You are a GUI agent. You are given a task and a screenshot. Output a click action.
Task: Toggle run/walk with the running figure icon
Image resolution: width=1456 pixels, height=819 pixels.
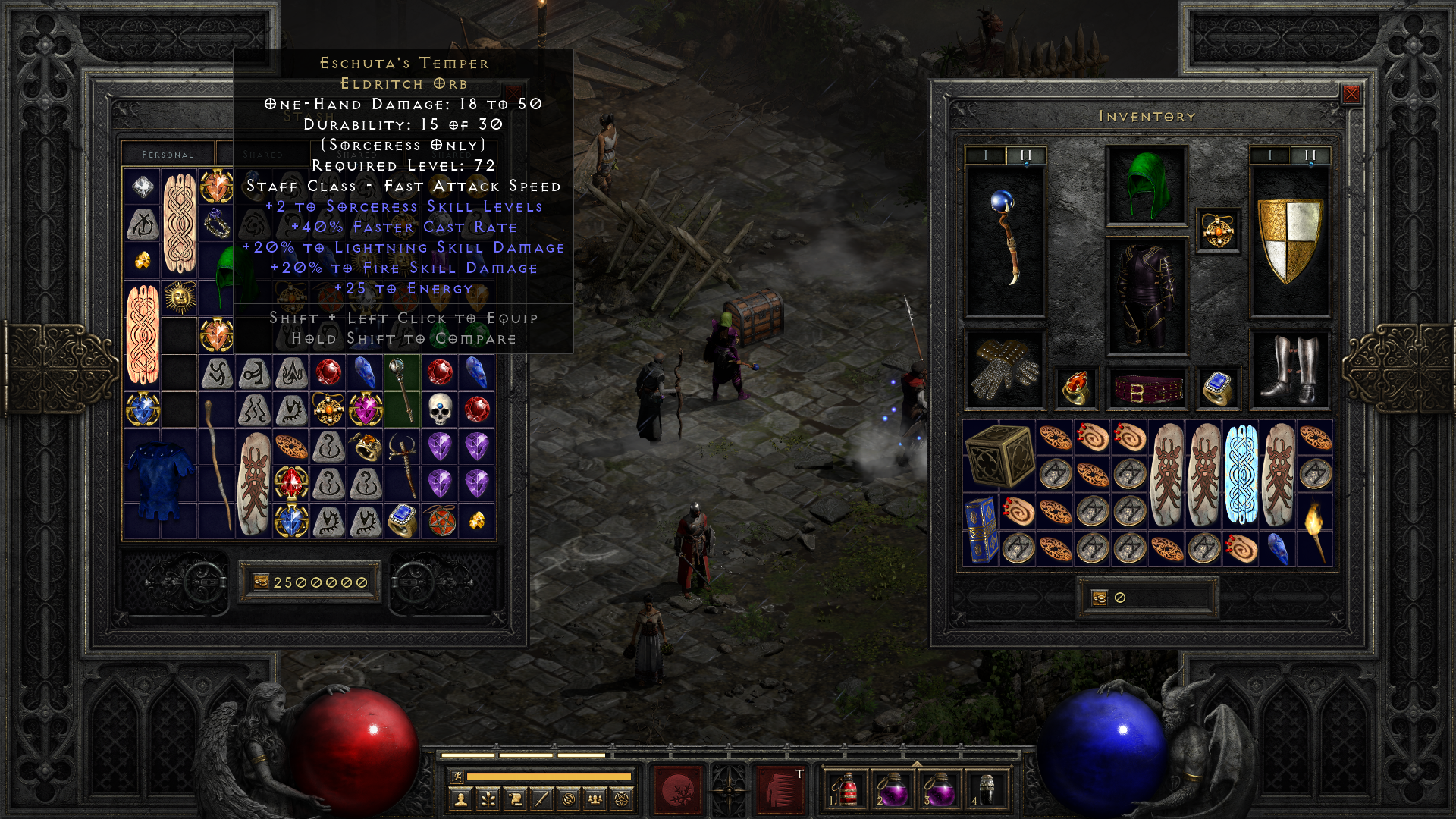coord(458,776)
